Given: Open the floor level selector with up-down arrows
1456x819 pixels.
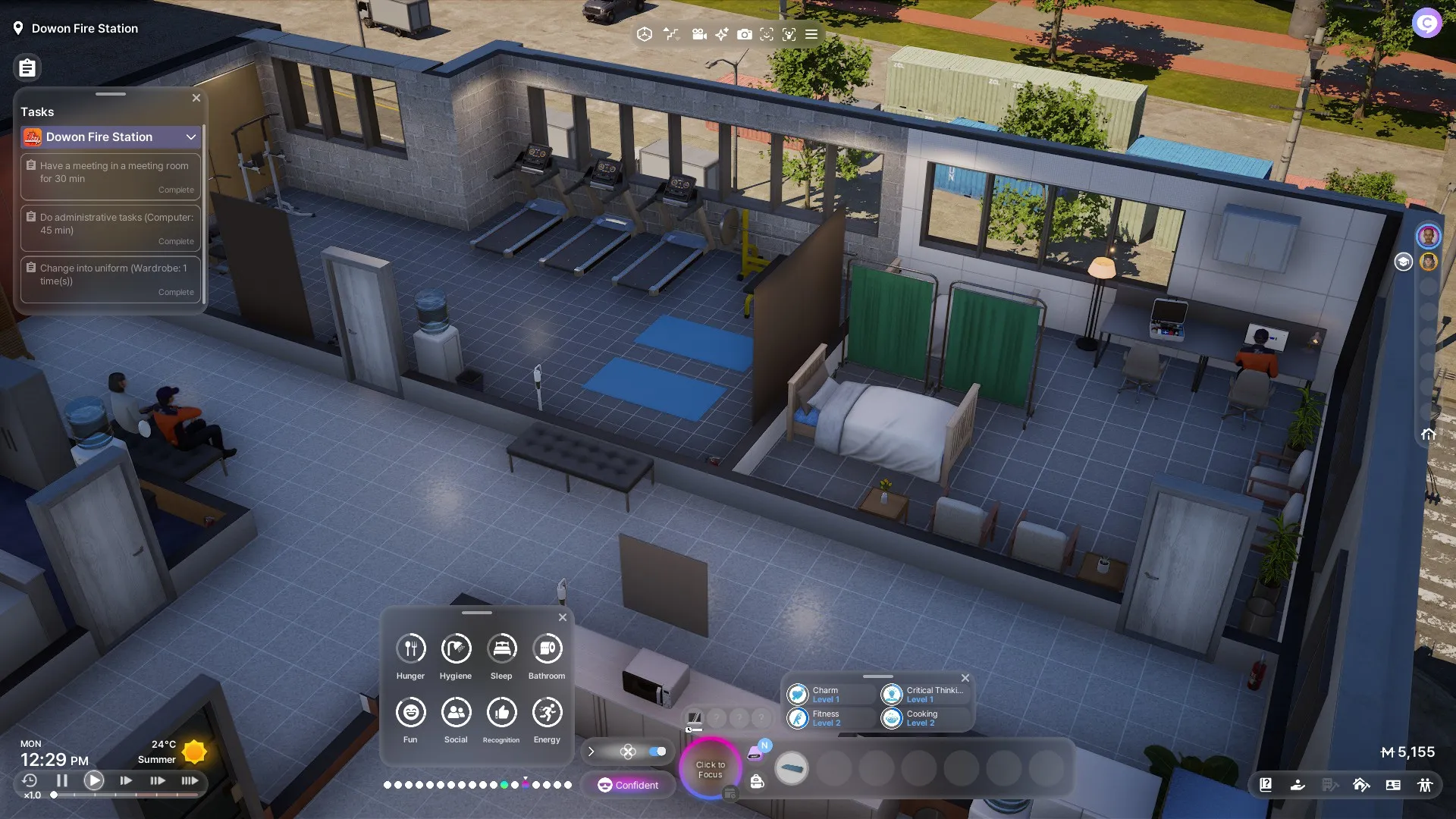Looking at the screenshot, I should pos(672,34).
